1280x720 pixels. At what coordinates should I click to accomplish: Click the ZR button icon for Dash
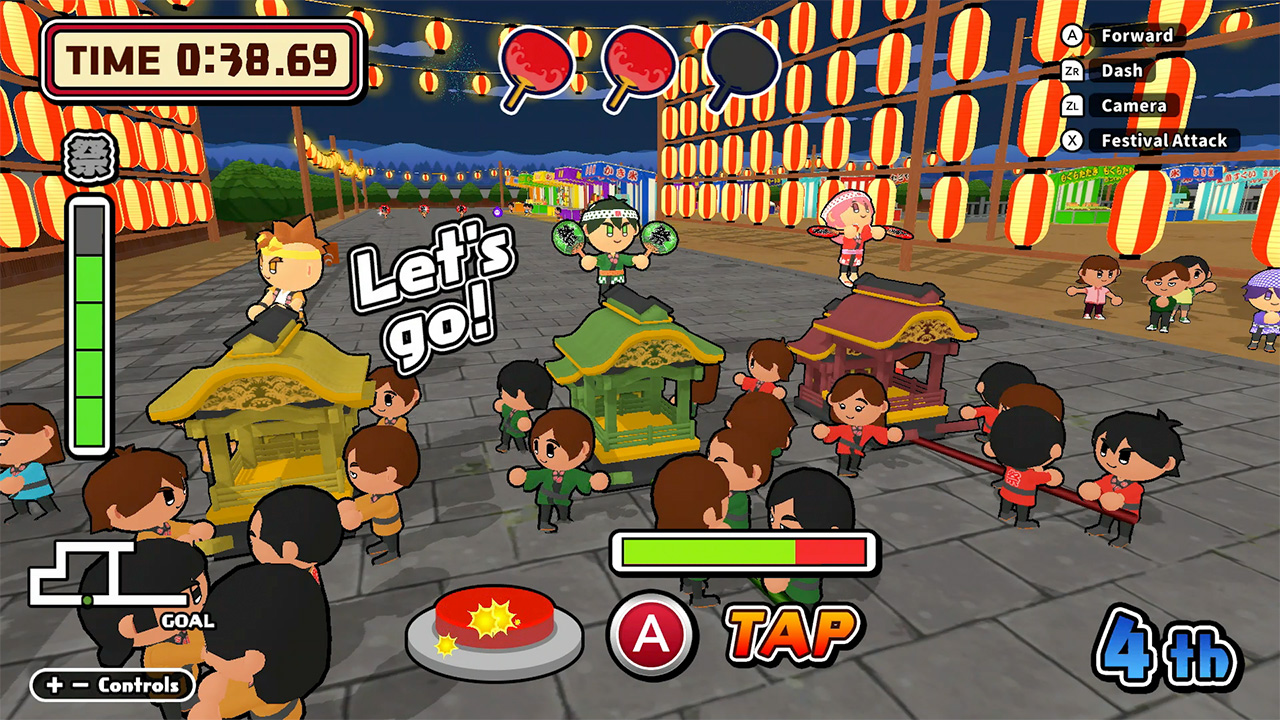[x=1075, y=70]
